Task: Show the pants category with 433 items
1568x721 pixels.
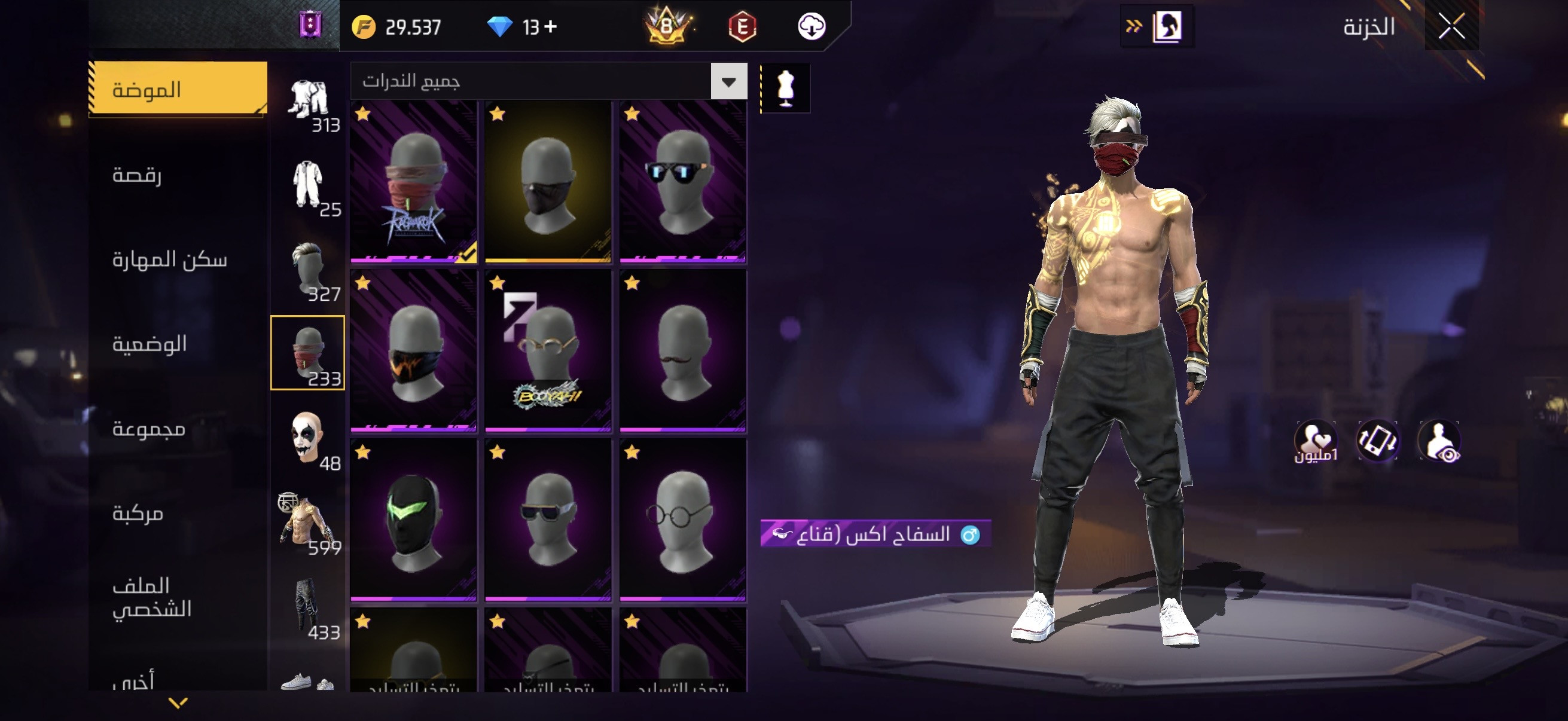Action: tap(307, 607)
